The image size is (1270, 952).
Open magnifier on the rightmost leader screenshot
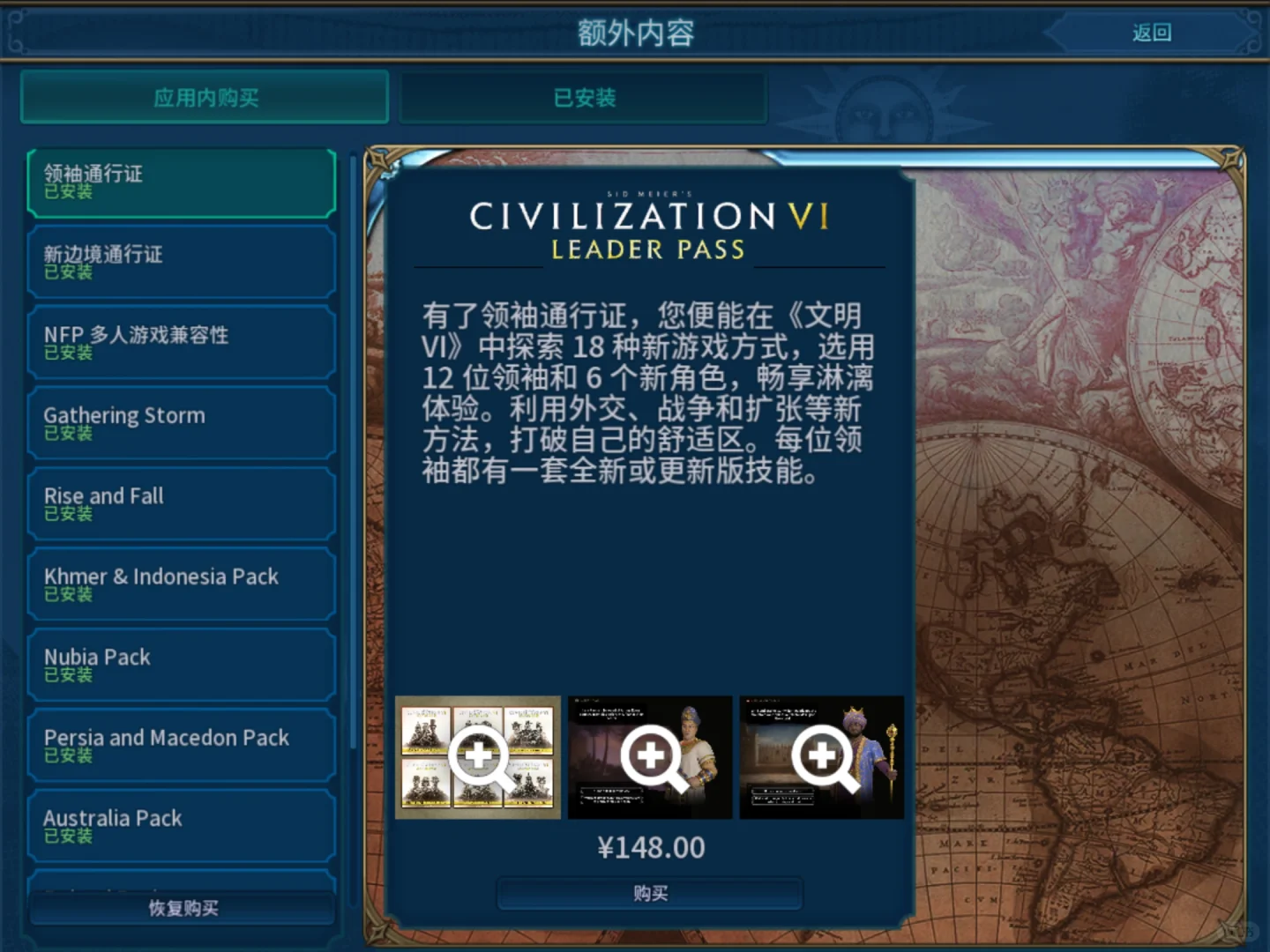pyautogui.click(x=821, y=756)
